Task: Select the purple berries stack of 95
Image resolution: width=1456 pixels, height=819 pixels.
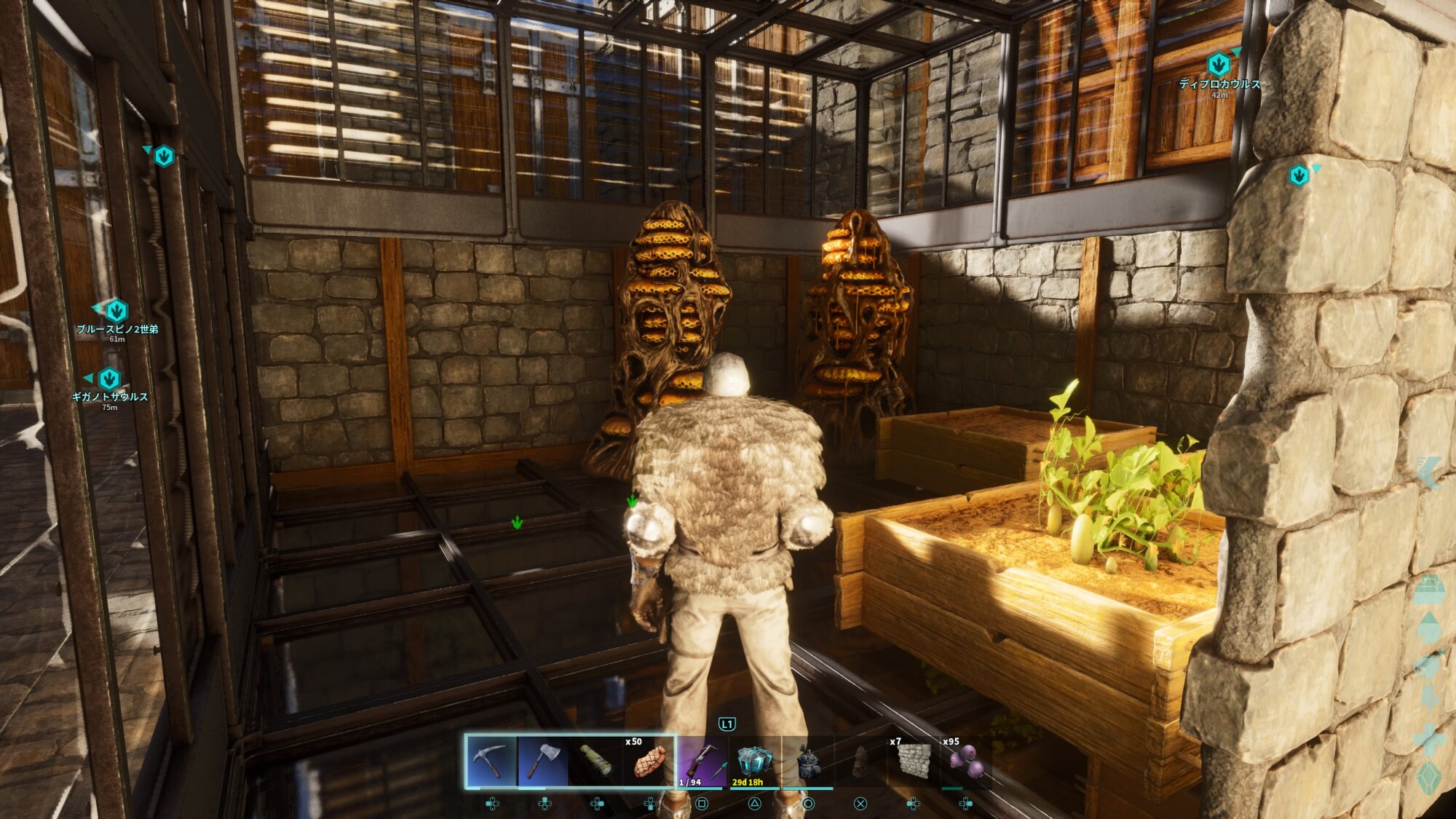Action: pos(966,761)
